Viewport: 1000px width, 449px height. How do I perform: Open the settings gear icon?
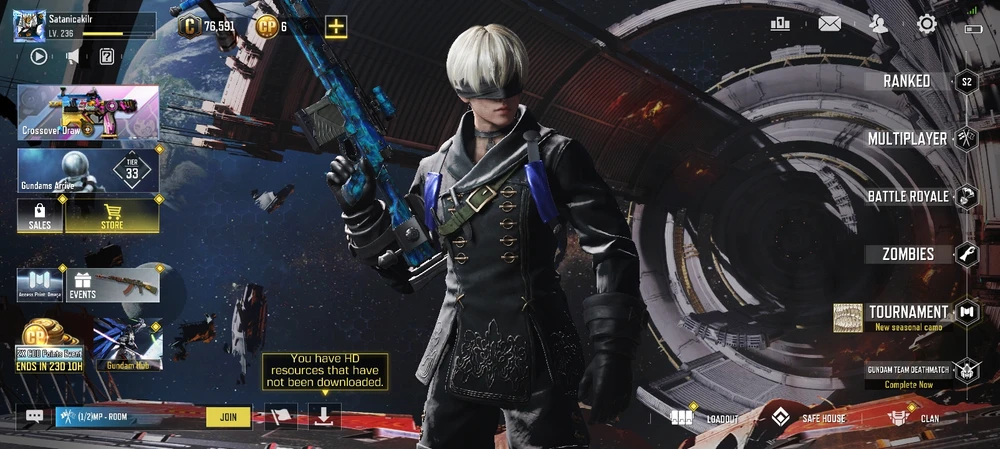(927, 25)
